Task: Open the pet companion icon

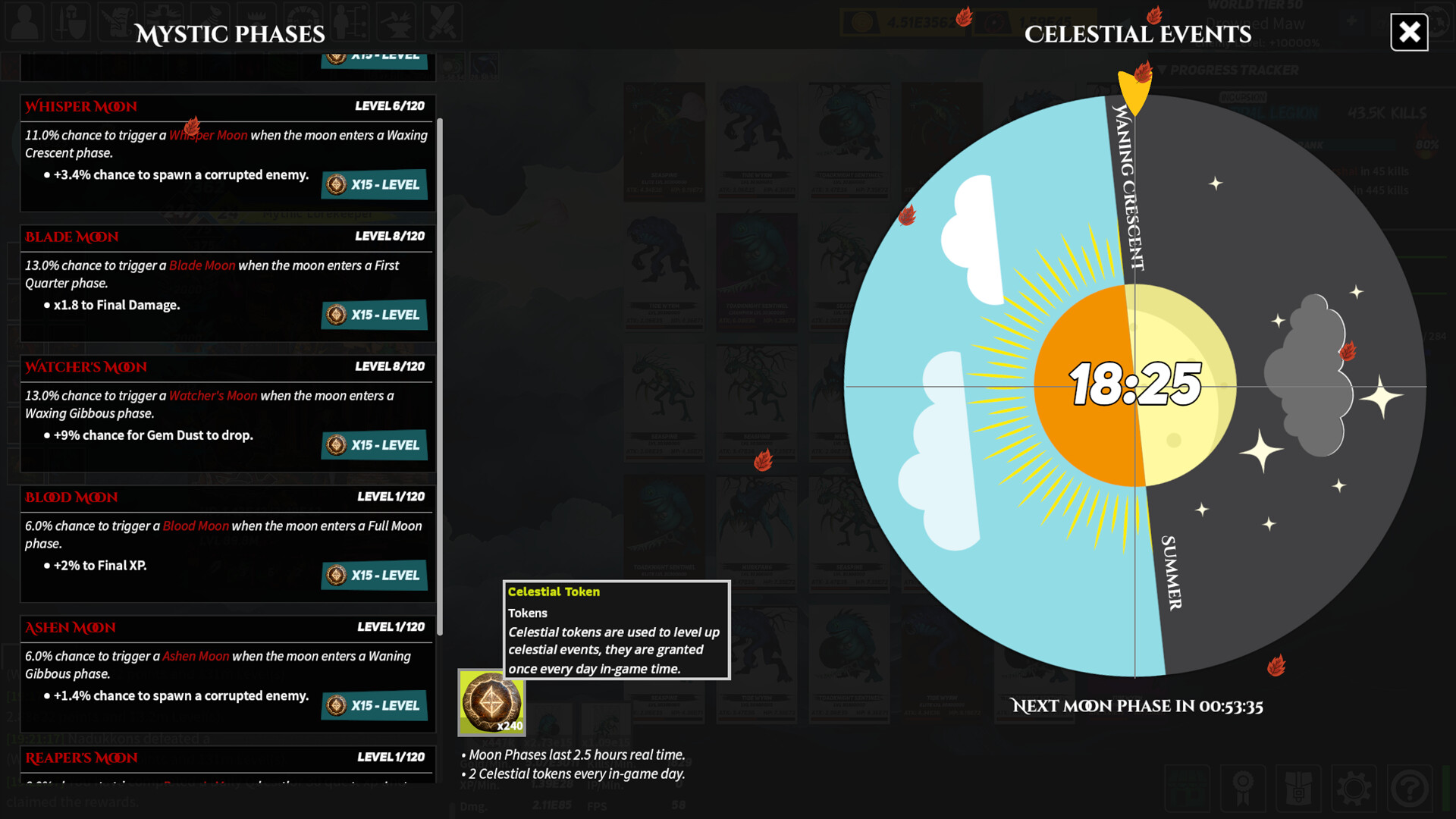Action: [210, 23]
